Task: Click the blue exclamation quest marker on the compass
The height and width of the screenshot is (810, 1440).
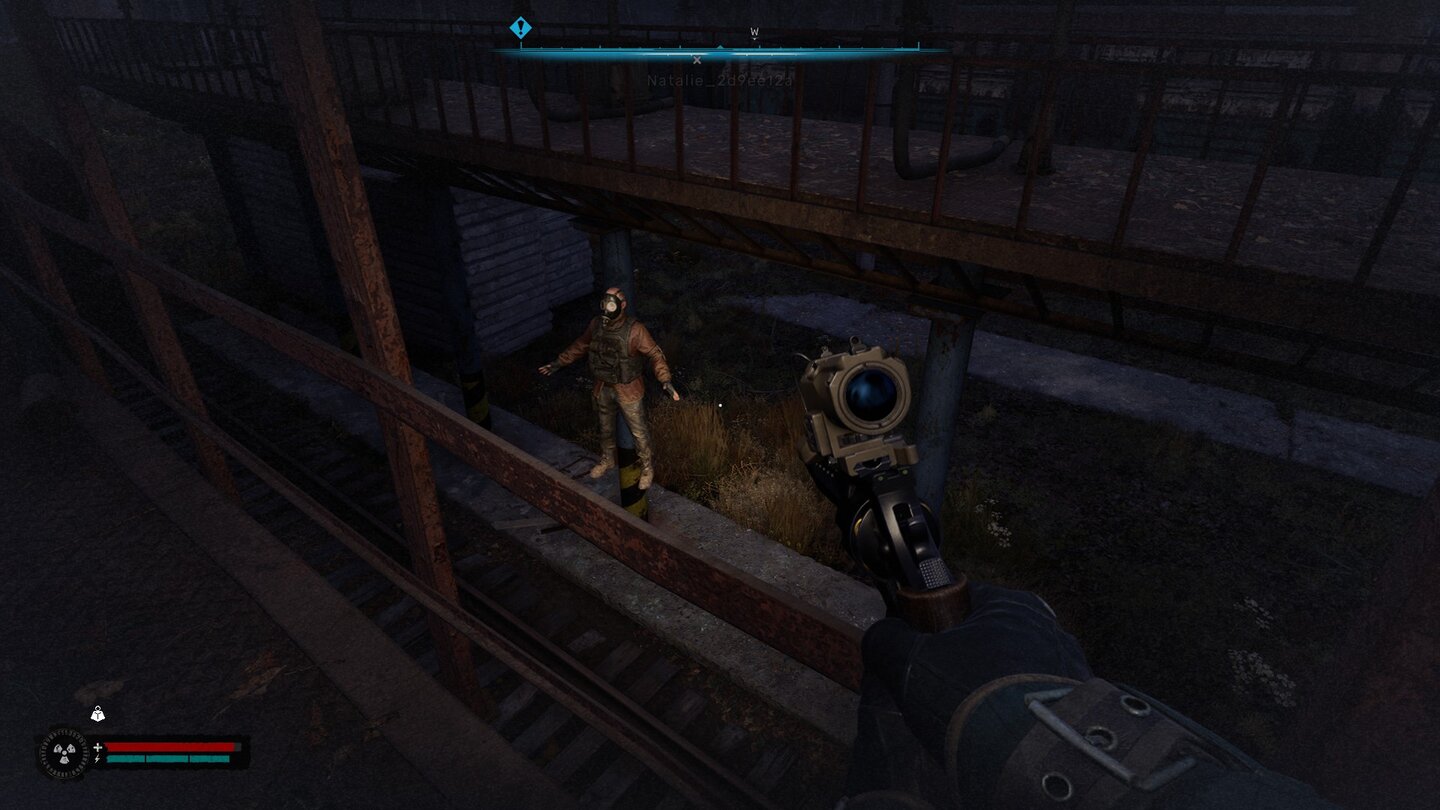Action: coord(520,27)
